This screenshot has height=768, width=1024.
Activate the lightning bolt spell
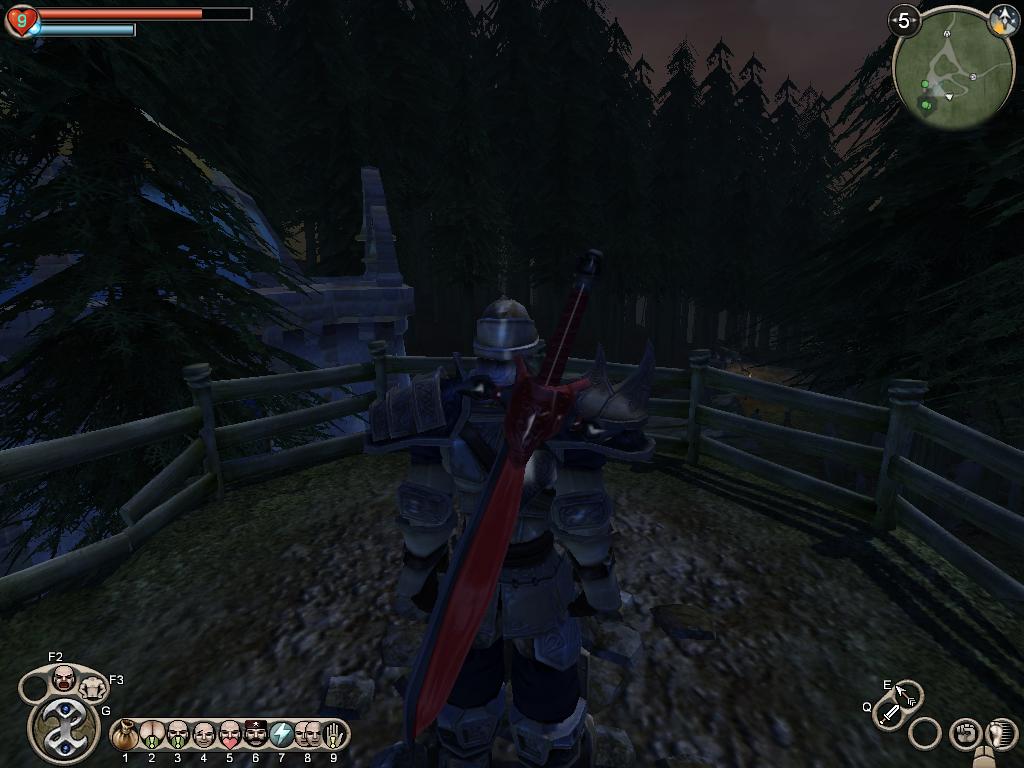[x=282, y=735]
